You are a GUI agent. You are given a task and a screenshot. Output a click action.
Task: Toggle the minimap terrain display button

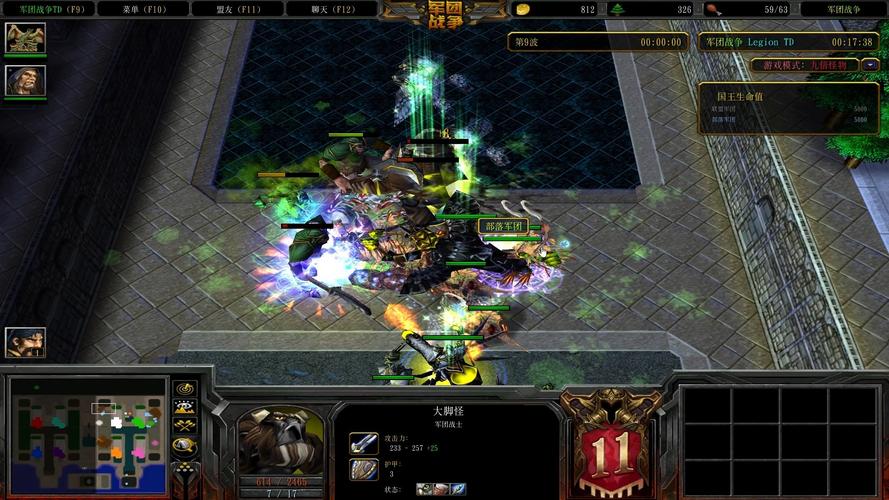point(184,407)
